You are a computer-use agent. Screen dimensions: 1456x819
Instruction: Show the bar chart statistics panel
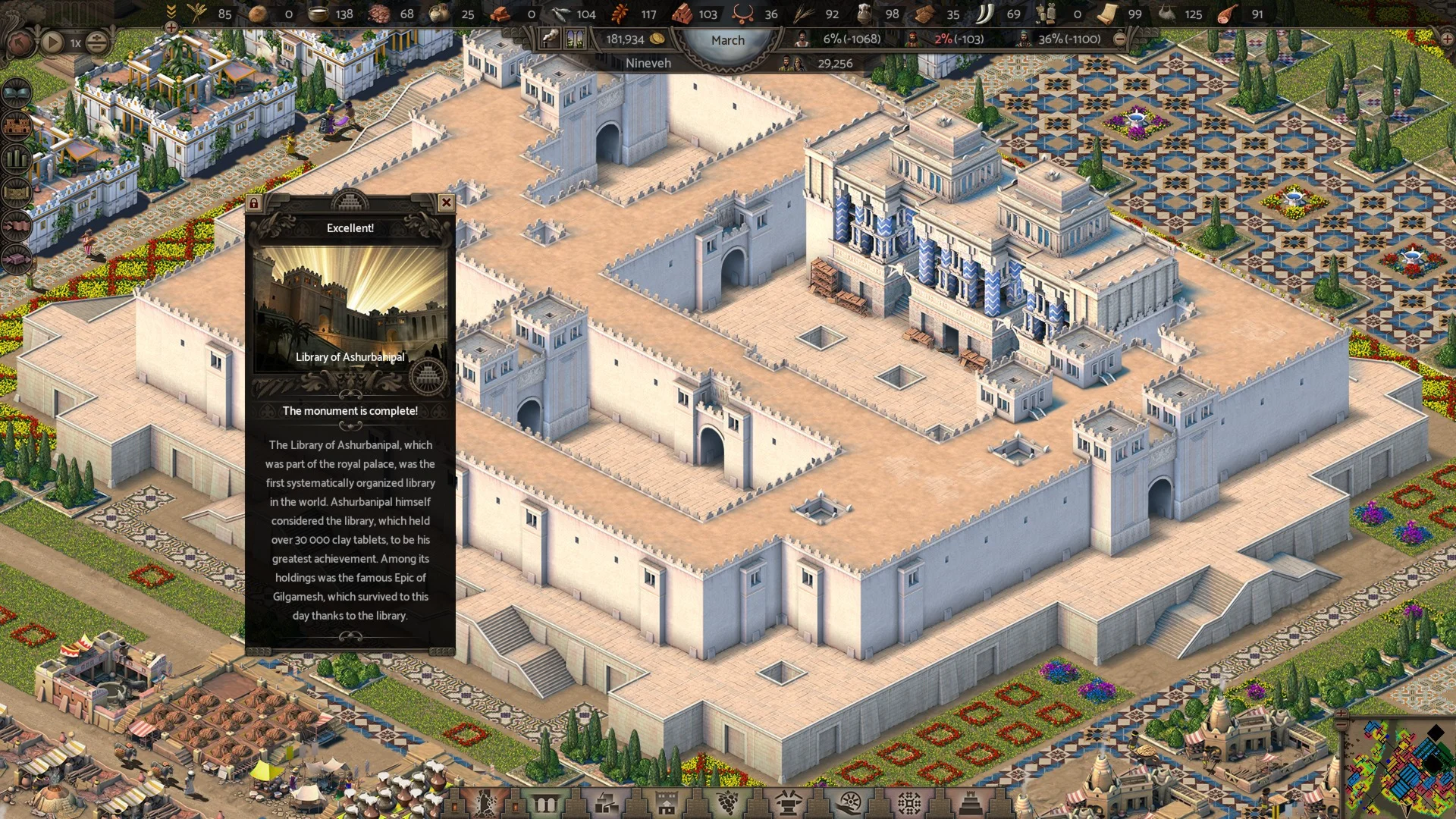pos(17,158)
